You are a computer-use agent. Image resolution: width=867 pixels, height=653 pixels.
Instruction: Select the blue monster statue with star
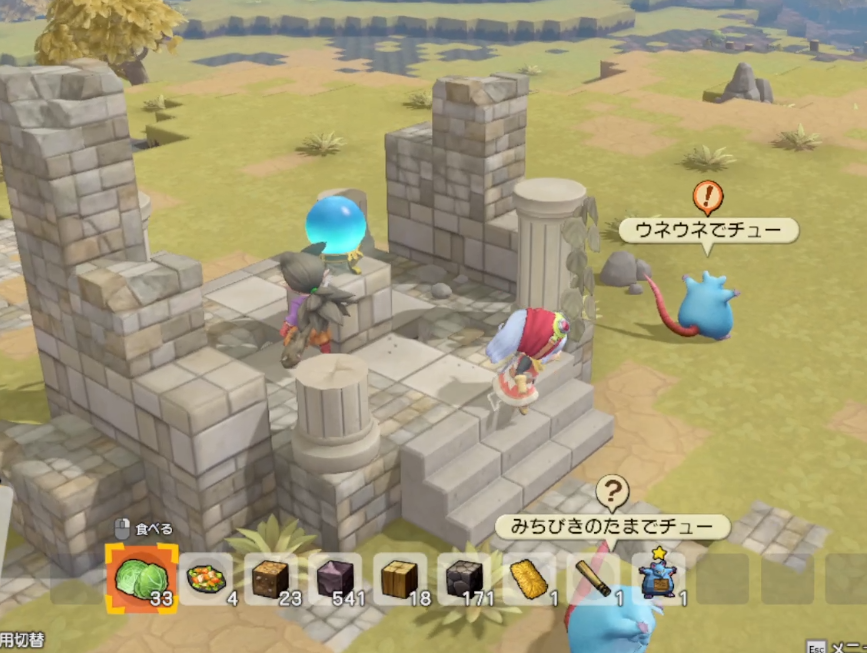pos(657,578)
